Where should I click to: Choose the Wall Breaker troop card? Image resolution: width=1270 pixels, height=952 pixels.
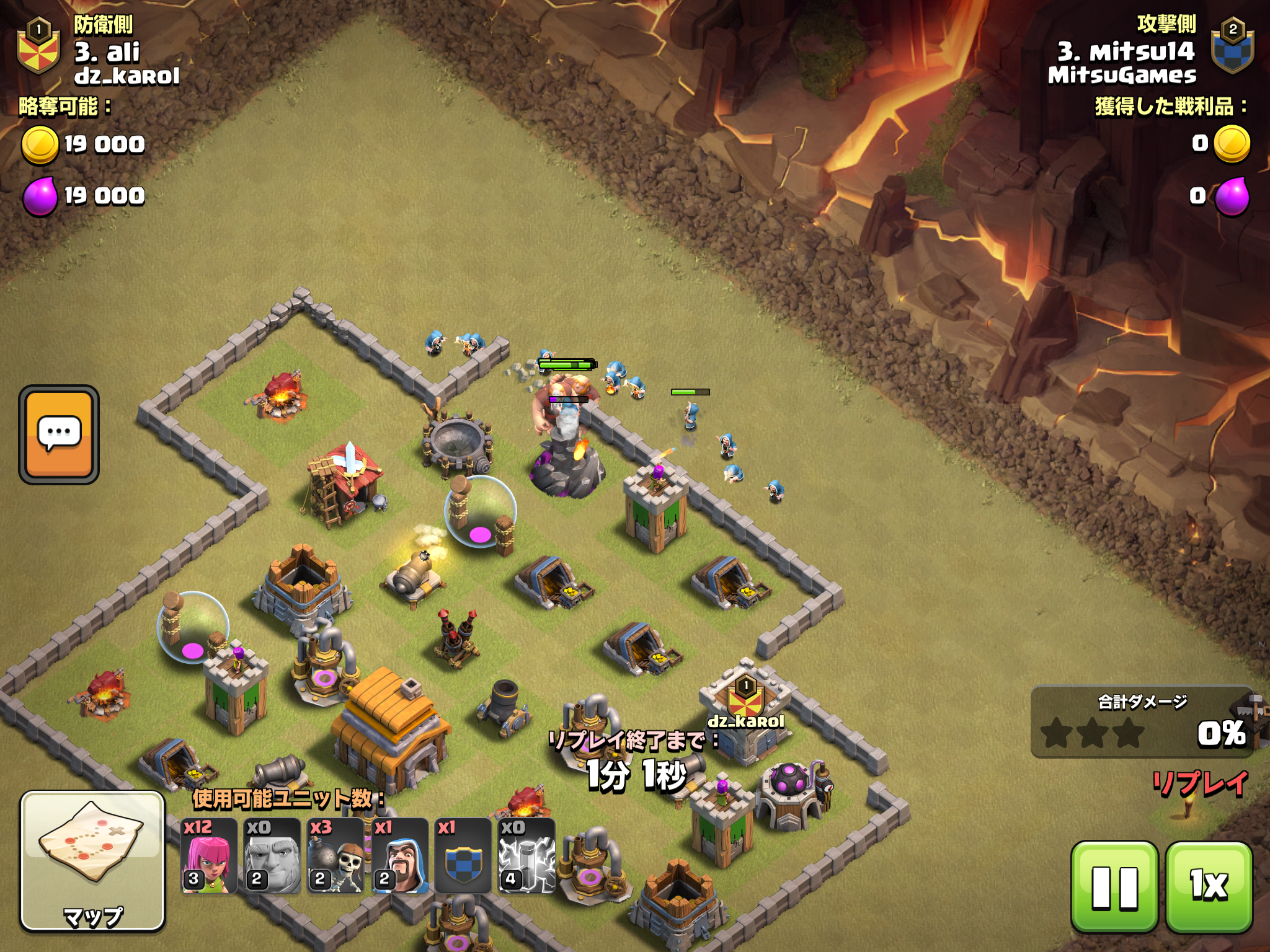pos(335,857)
